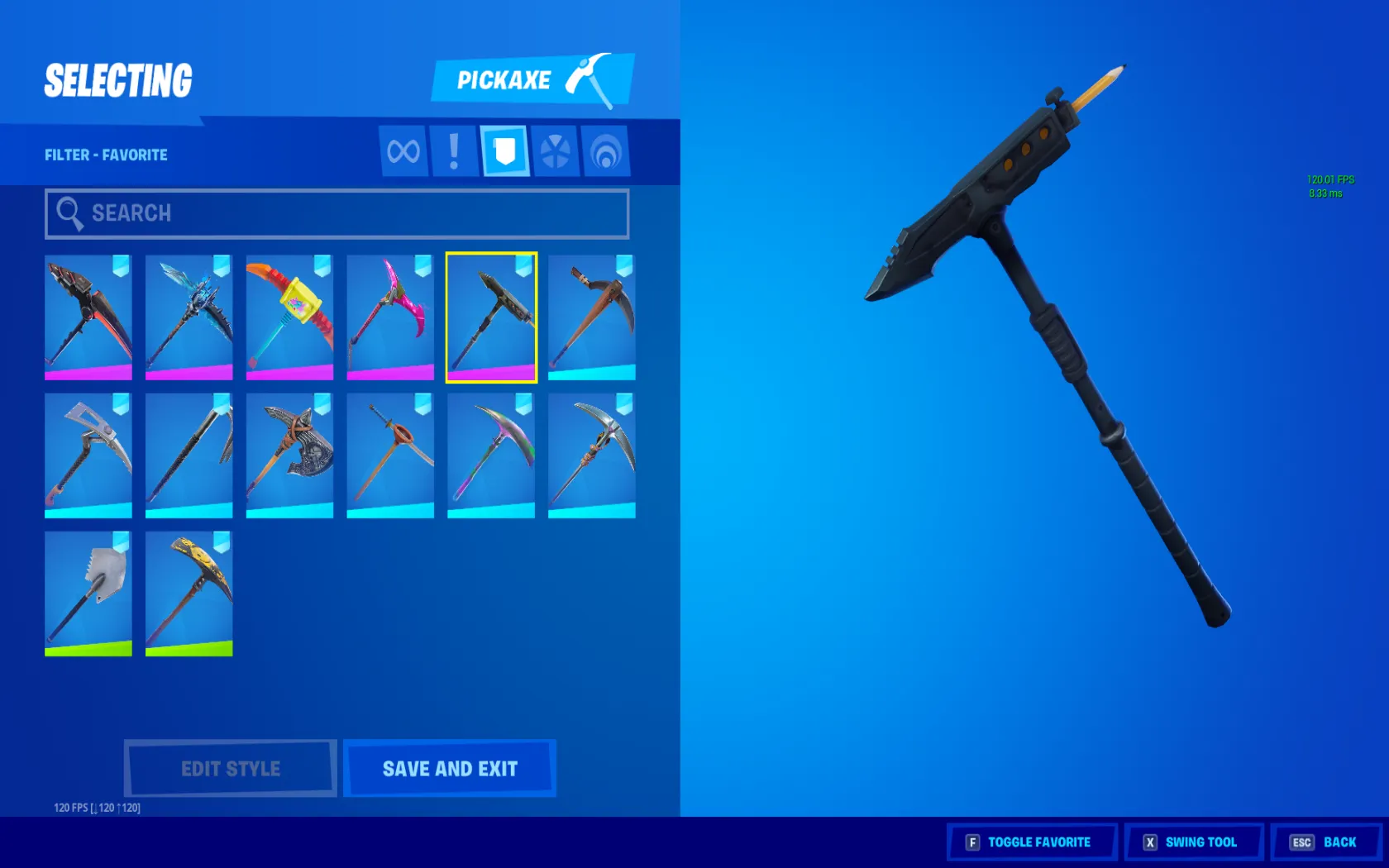
Task: Click the Save and Exit button
Action: (x=450, y=768)
